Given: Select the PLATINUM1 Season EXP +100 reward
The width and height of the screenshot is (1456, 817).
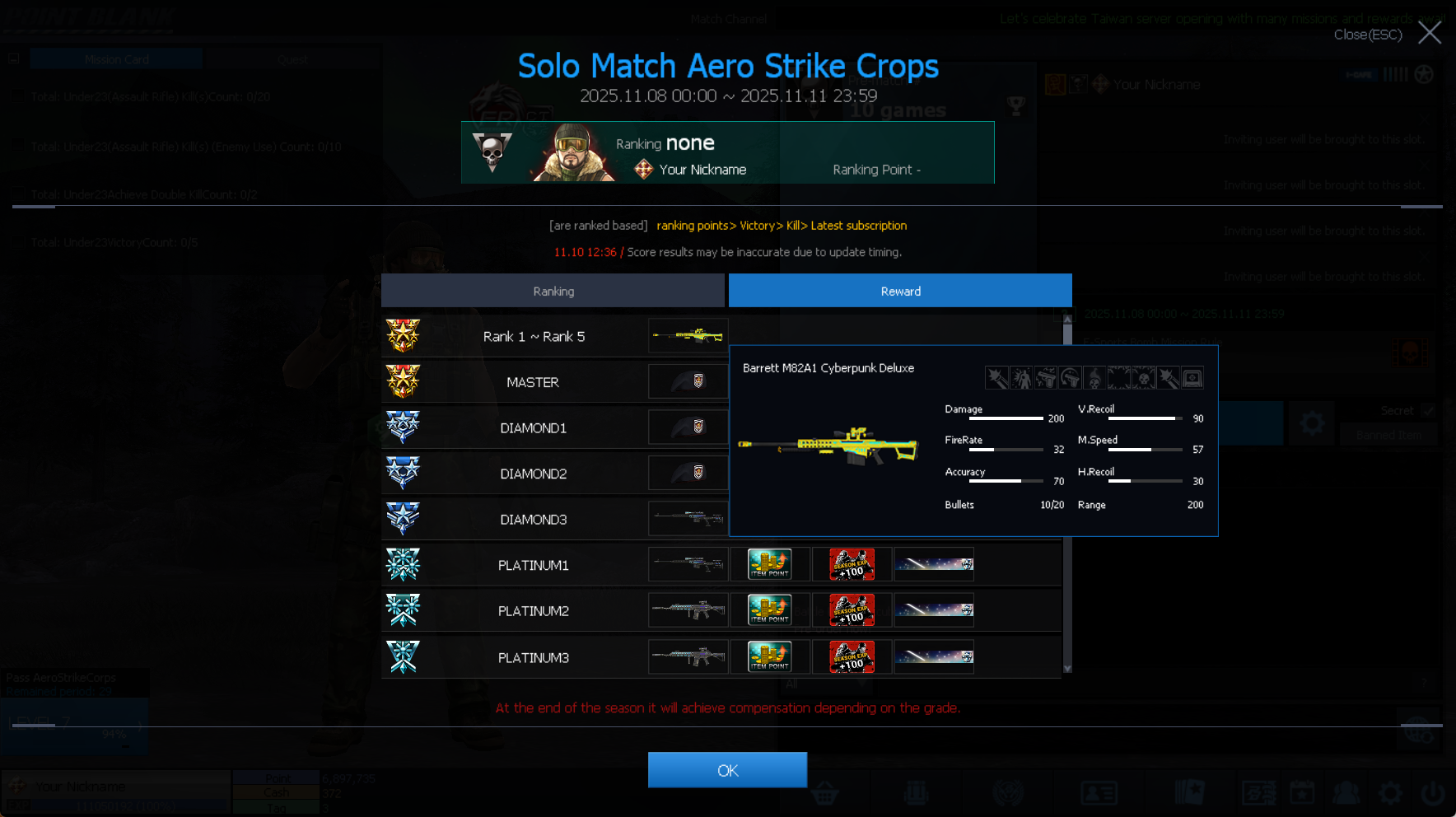Looking at the screenshot, I should (x=851, y=565).
